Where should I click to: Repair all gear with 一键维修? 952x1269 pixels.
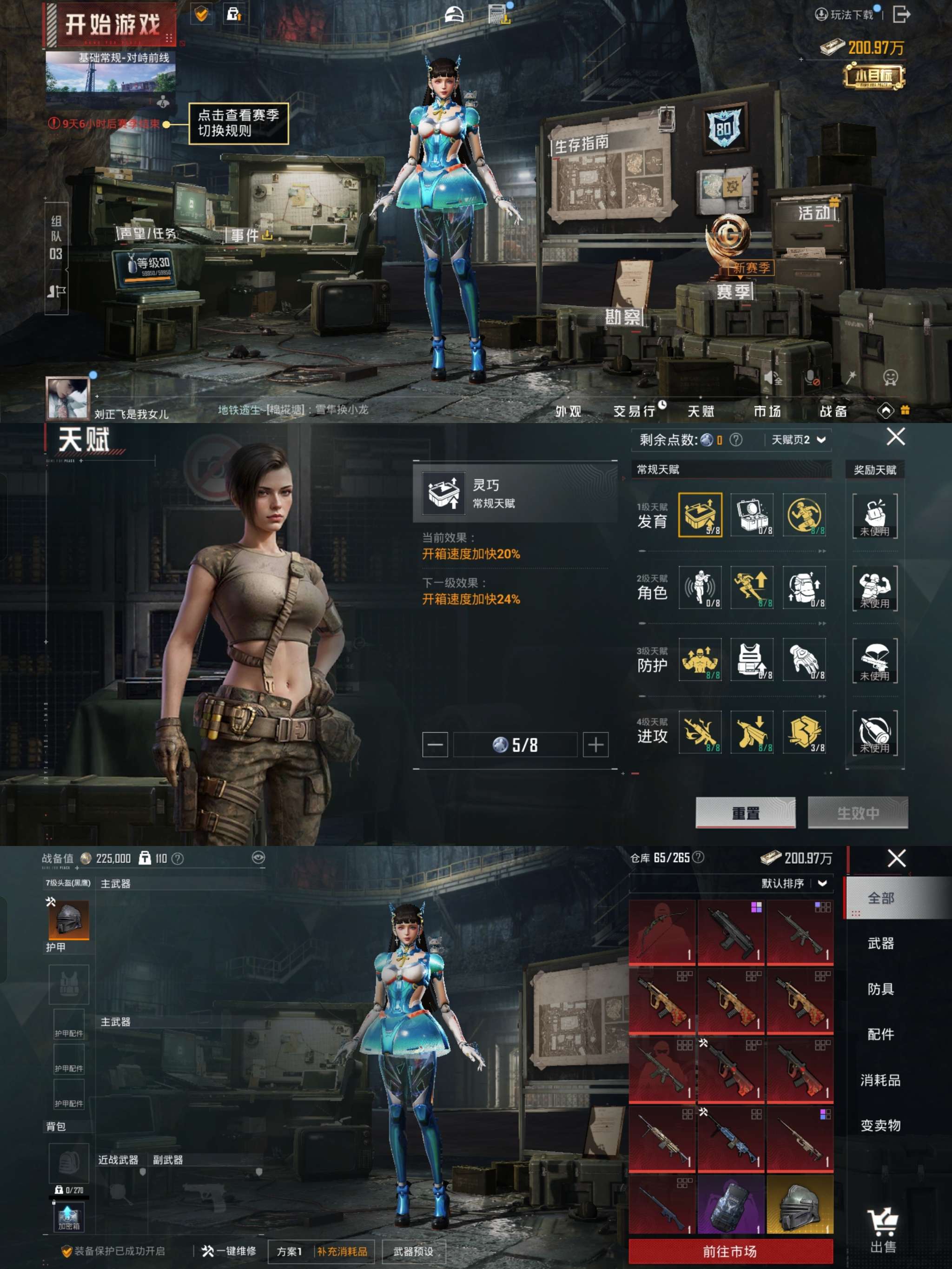(228, 1251)
